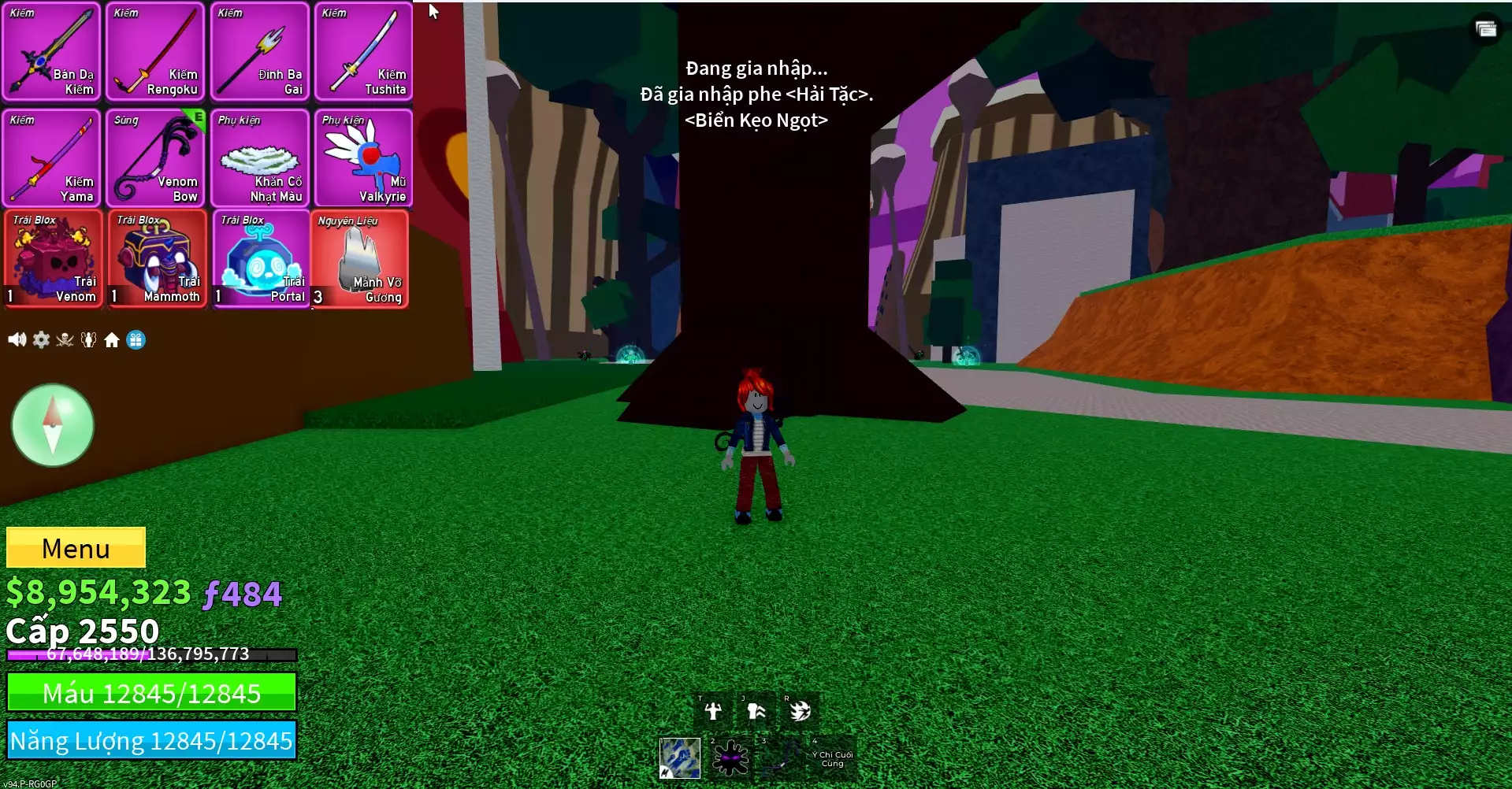Choose the Đinh Ba Gai trident
The image size is (1512, 789).
259,52
